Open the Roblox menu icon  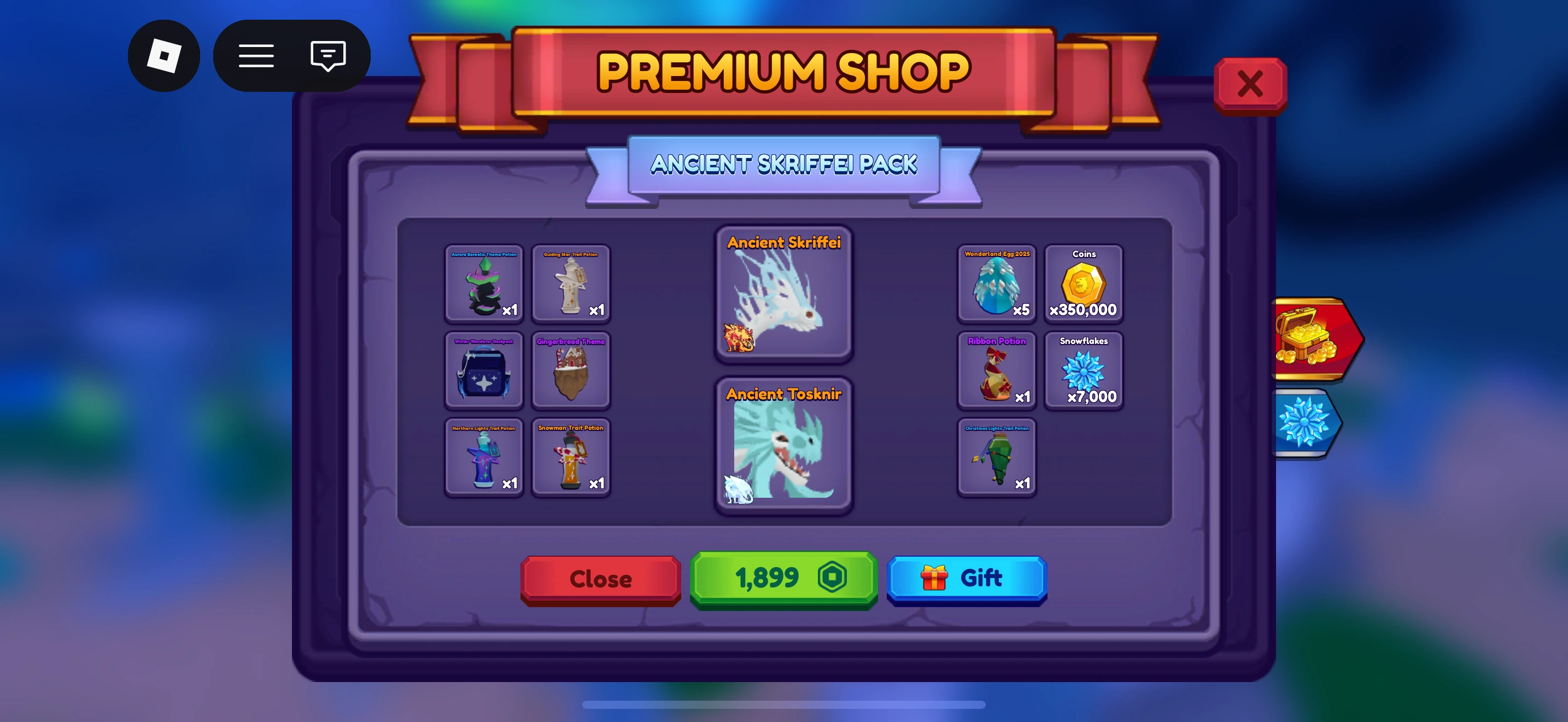(x=256, y=55)
